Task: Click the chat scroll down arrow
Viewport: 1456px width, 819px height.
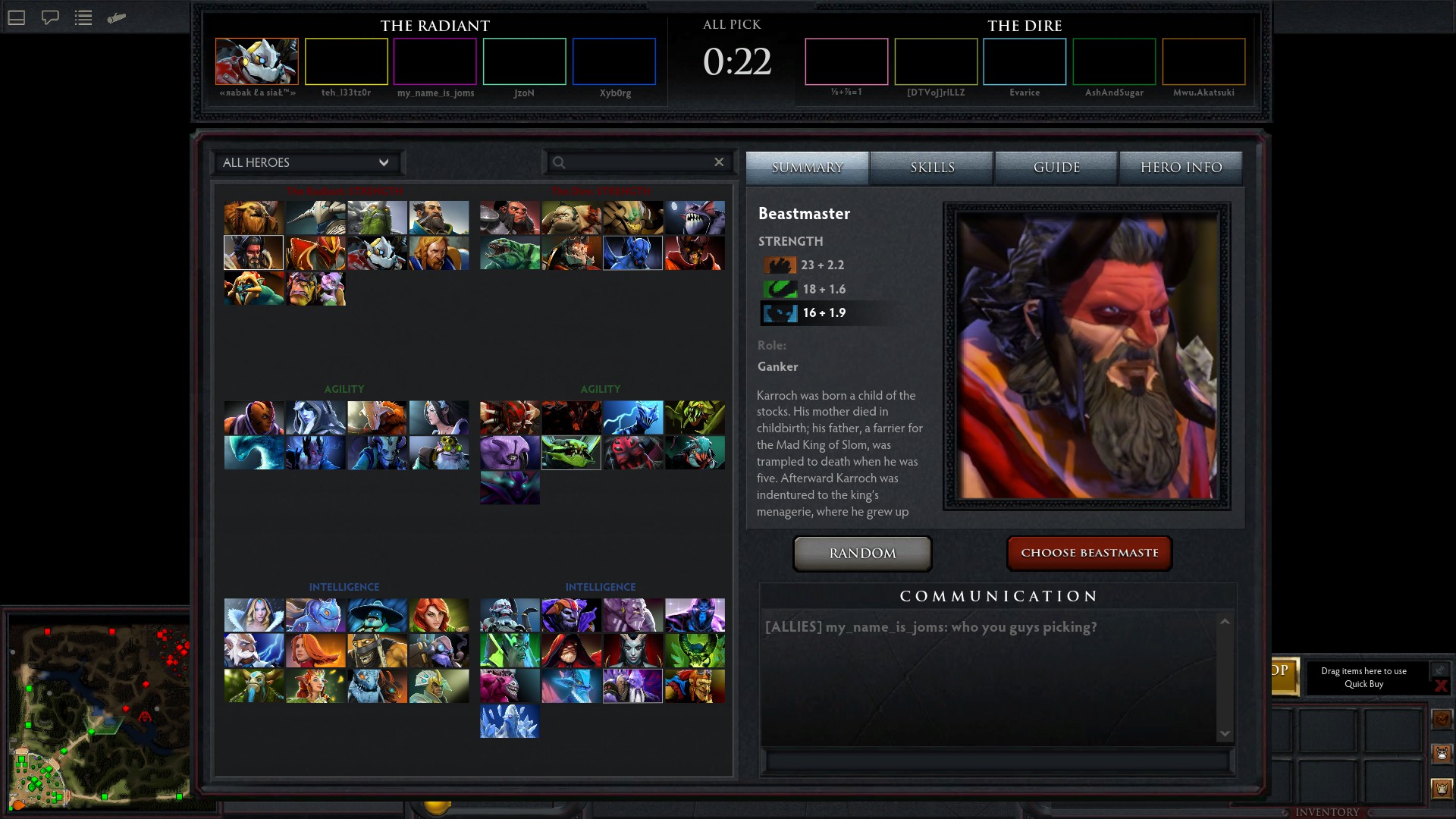Action: (x=1225, y=733)
